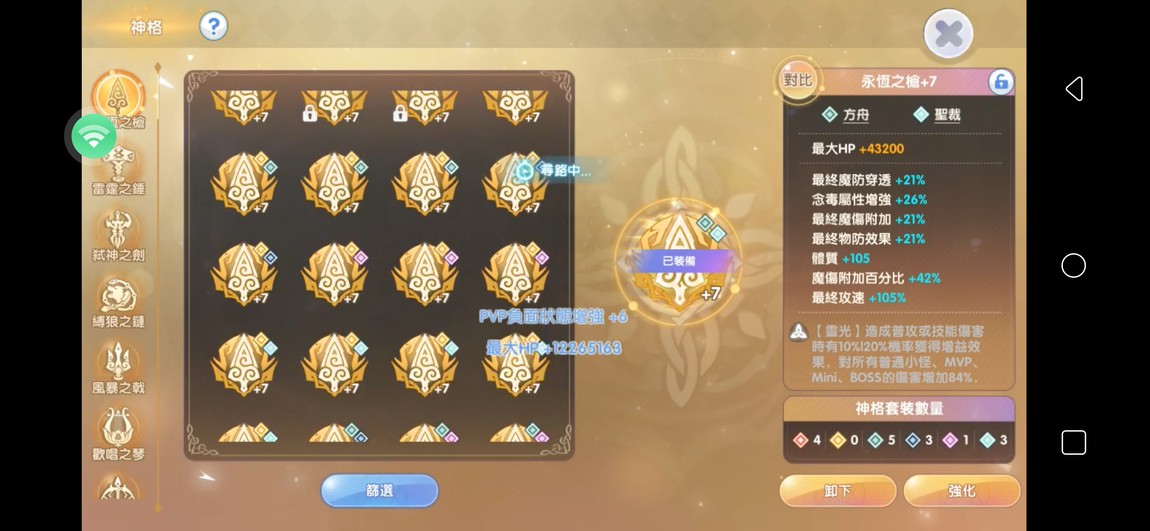The height and width of the screenshot is (531, 1150).
Task: Enhance with the 強化 button
Action: 961,490
